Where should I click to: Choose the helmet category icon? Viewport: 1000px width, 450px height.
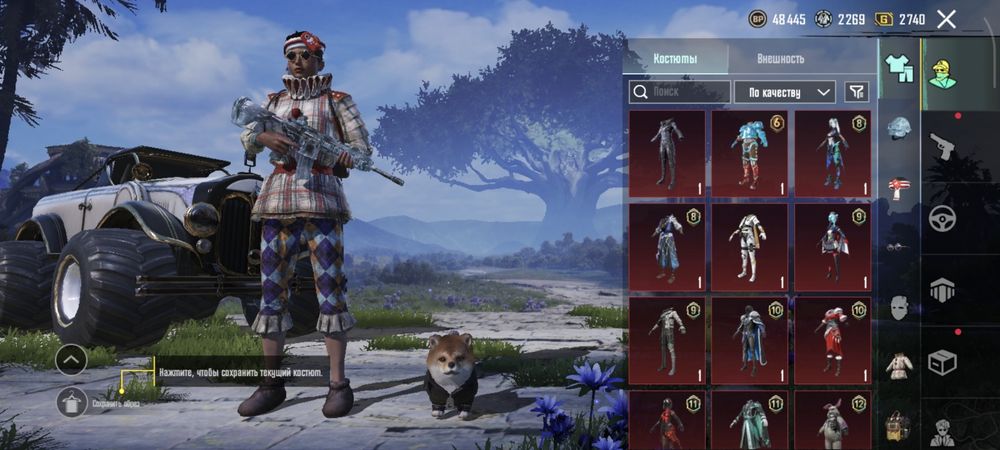(900, 128)
